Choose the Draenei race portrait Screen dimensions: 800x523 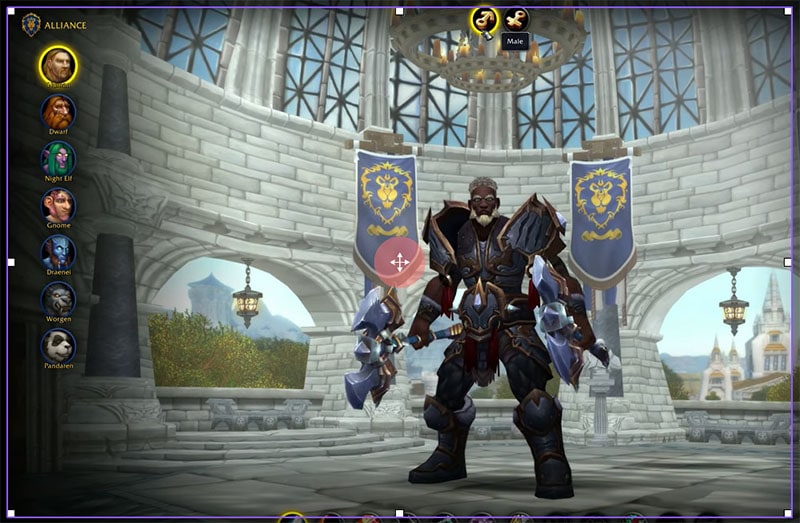click(x=58, y=252)
